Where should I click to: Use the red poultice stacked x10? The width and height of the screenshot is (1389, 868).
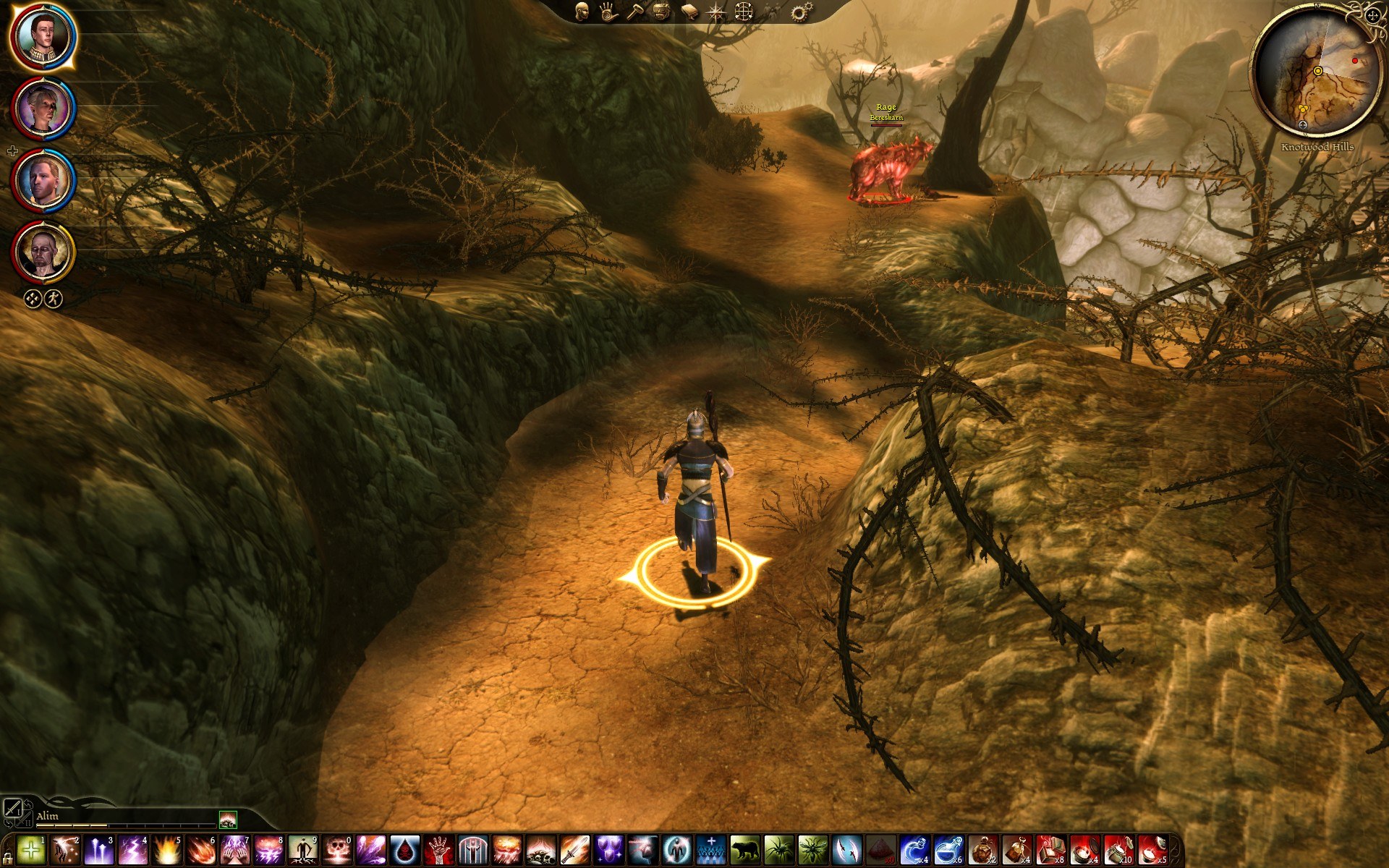click(x=1118, y=850)
